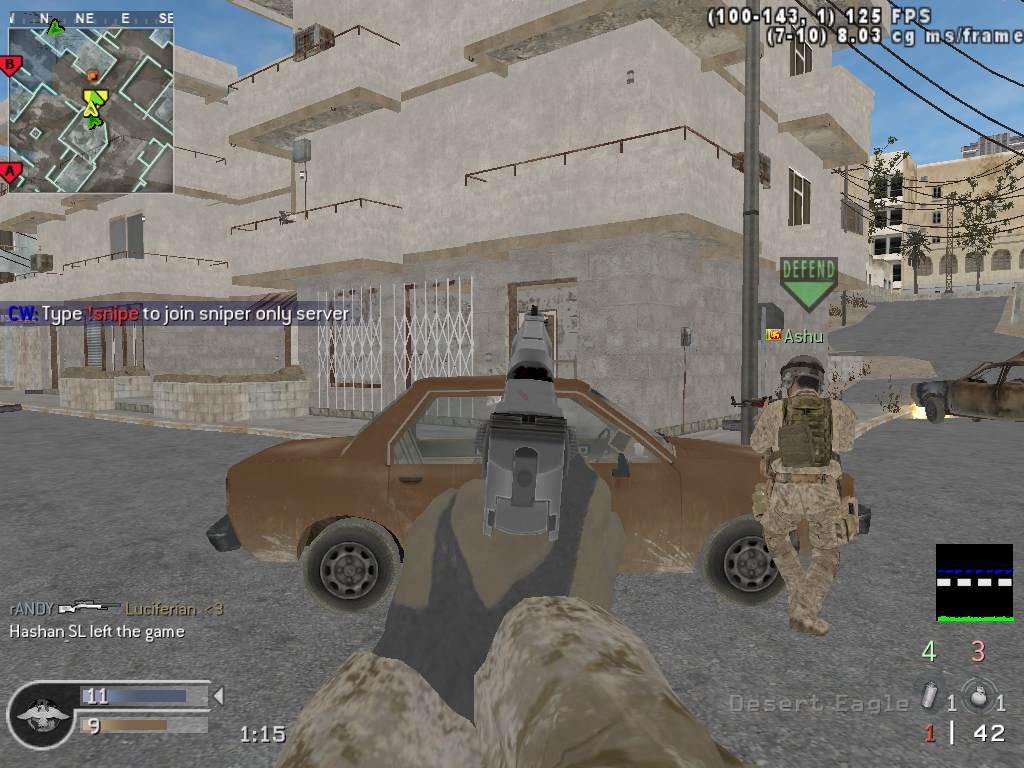Click the green DEFEND objective marker
1024x768 pixels.
808,282
